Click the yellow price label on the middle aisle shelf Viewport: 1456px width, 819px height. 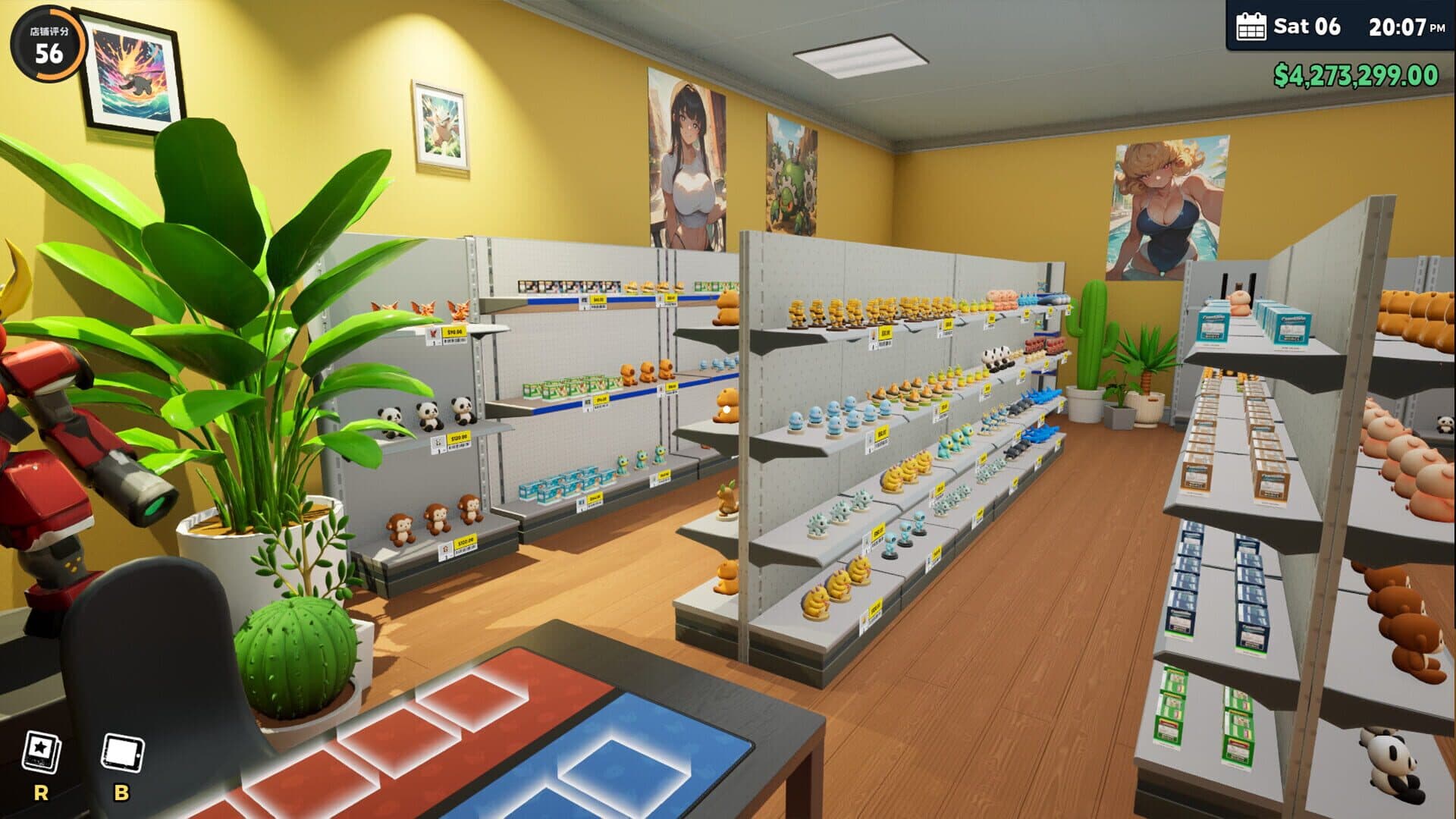(x=882, y=433)
